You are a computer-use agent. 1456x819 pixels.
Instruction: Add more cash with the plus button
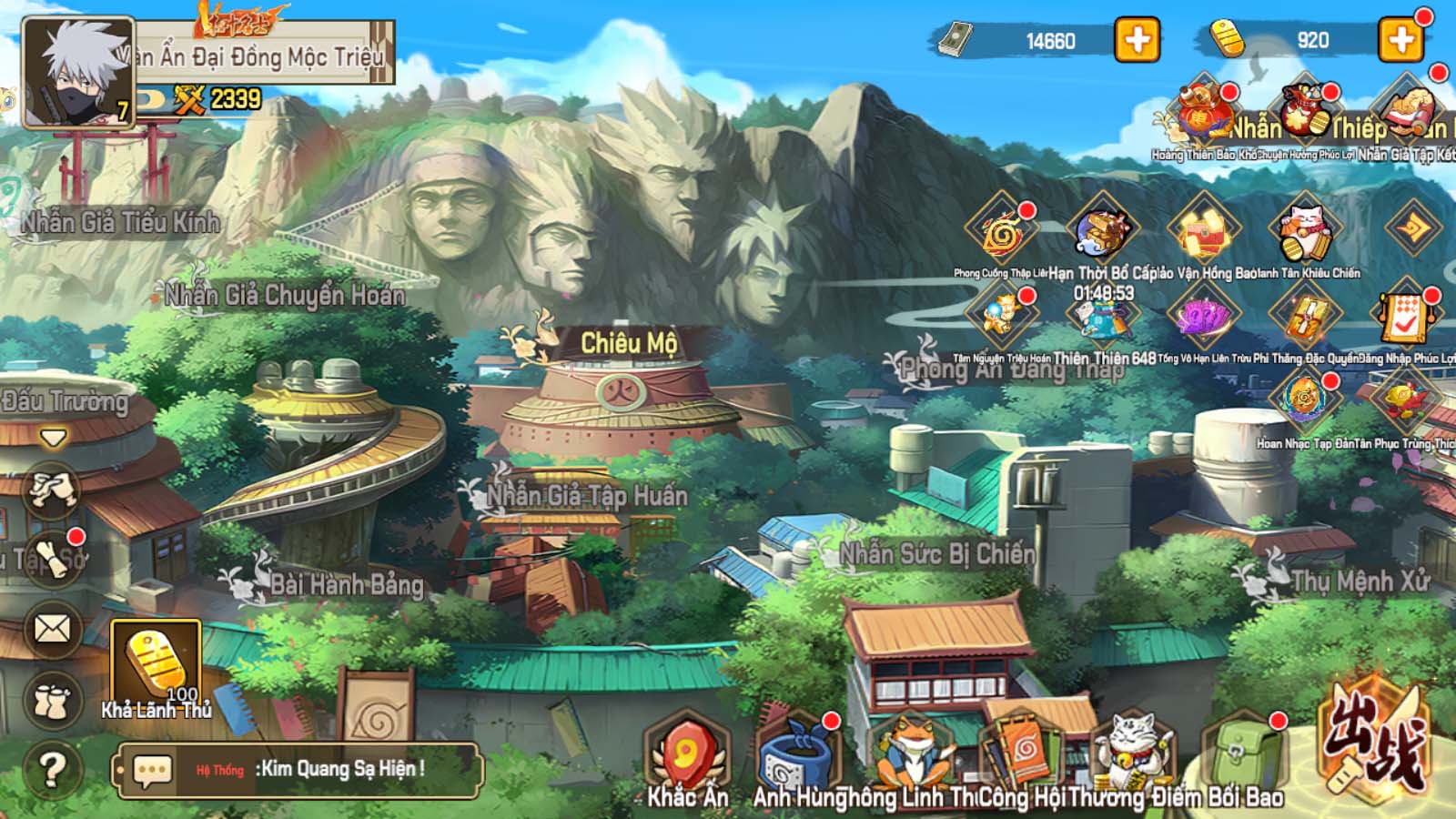[x=1137, y=40]
